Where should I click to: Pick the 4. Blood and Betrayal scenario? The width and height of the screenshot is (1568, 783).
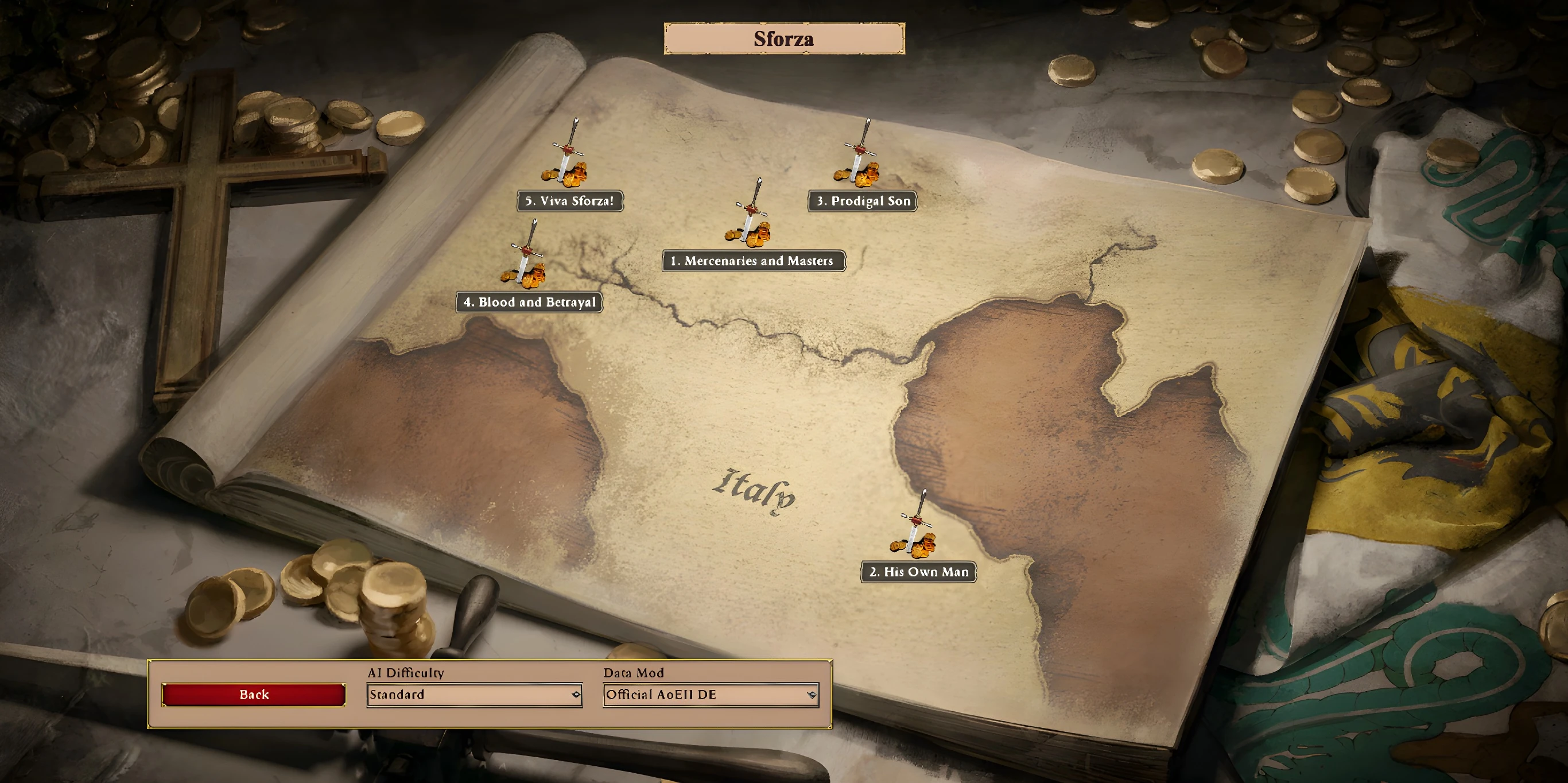530,302
